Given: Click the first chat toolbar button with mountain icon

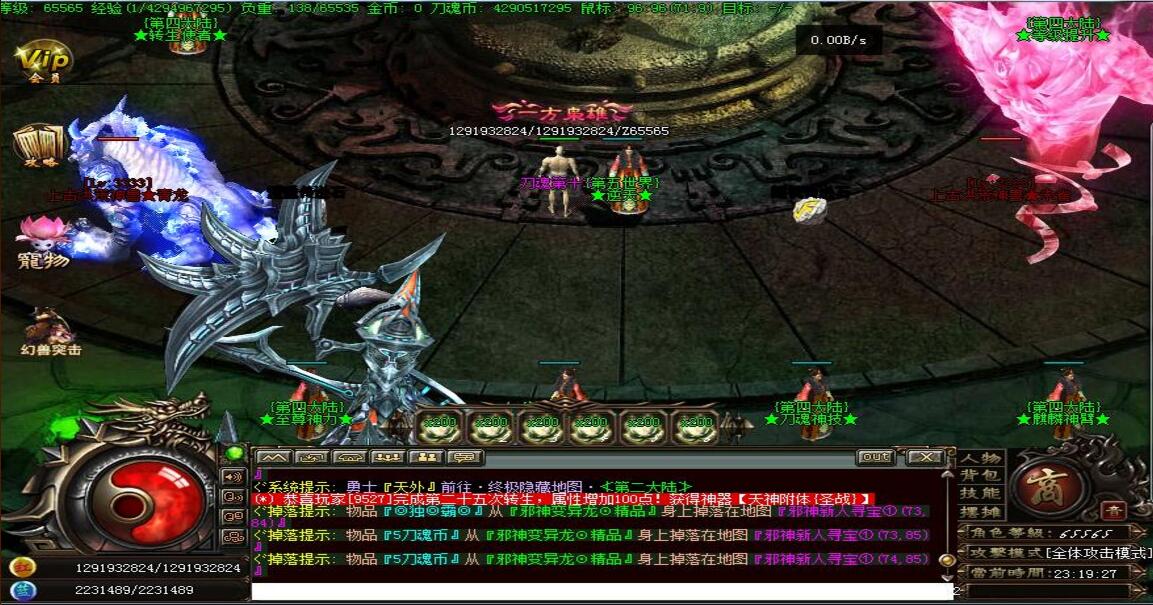Looking at the screenshot, I should [x=275, y=457].
